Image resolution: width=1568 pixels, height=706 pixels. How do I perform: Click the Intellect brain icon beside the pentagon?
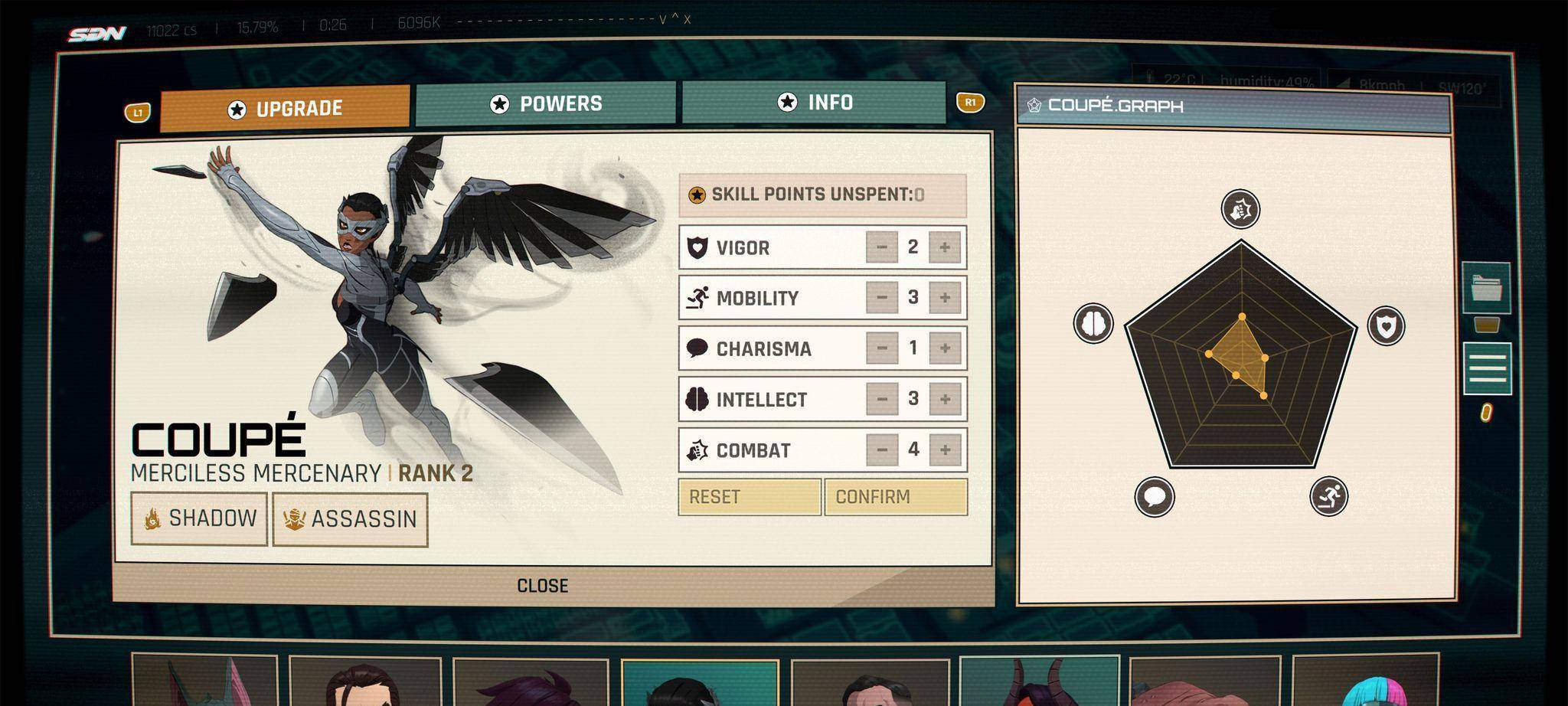[1093, 323]
